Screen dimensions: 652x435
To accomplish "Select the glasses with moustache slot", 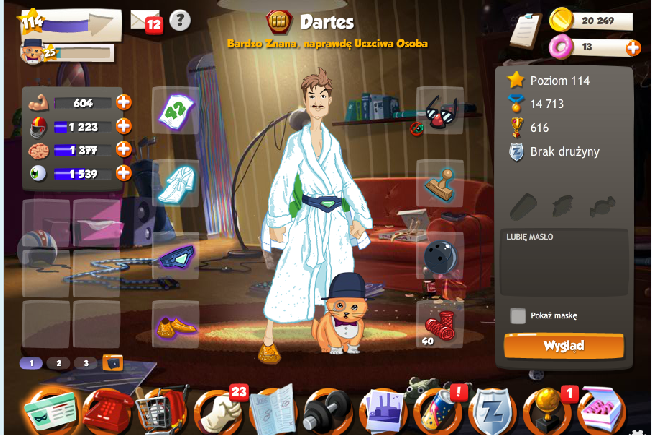I will tap(440, 109).
